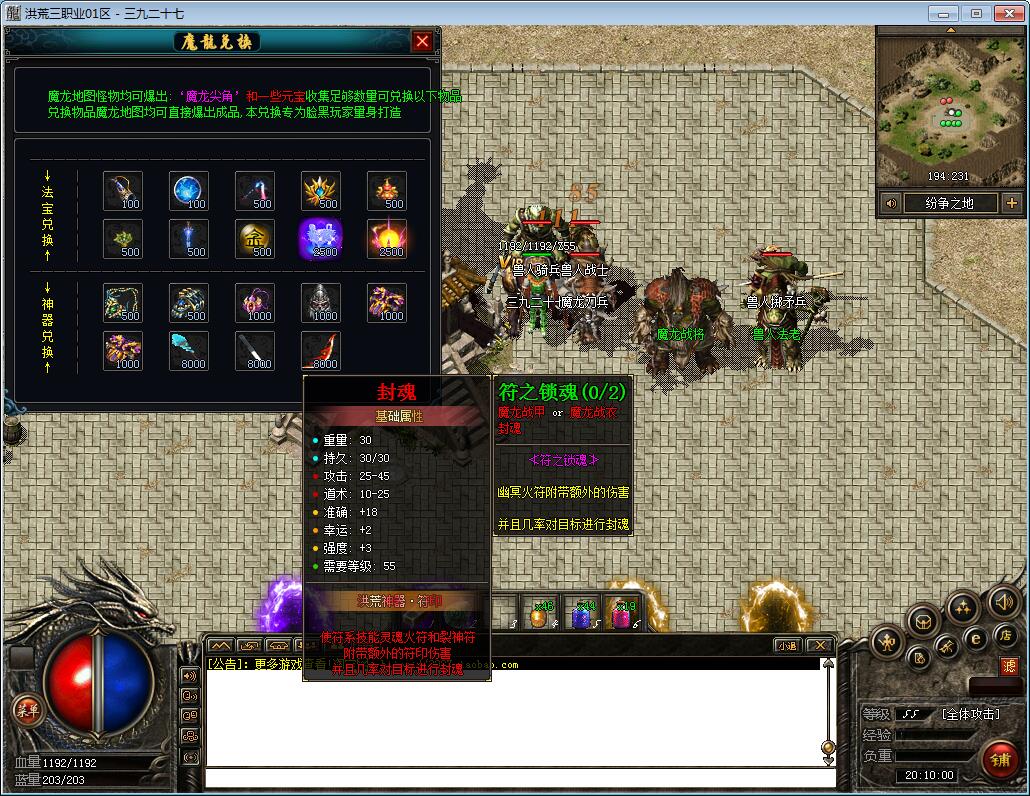Click the red 滤 filter button
Image resolution: width=1030 pixels, height=796 pixels.
point(1009,665)
